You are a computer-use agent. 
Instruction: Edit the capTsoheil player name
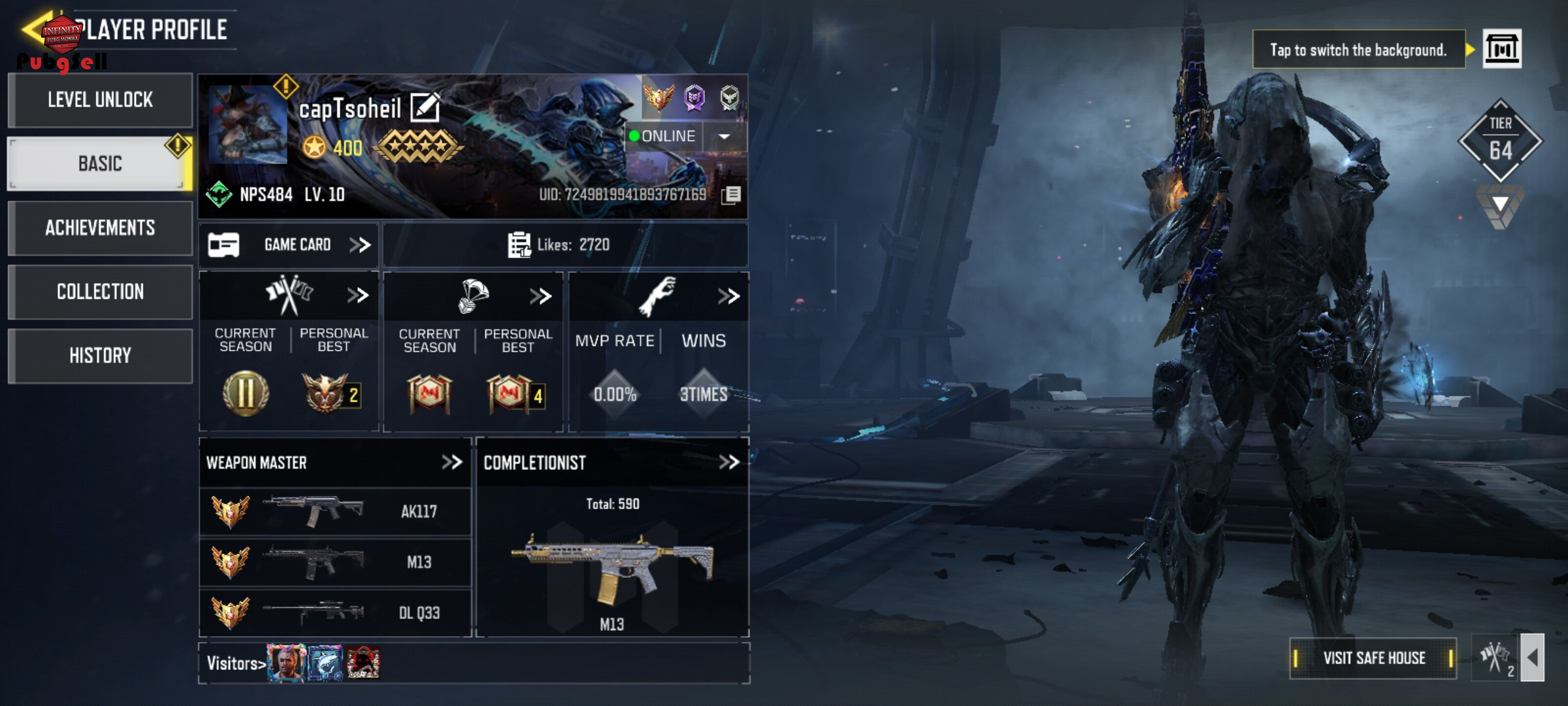click(x=425, y=108)
